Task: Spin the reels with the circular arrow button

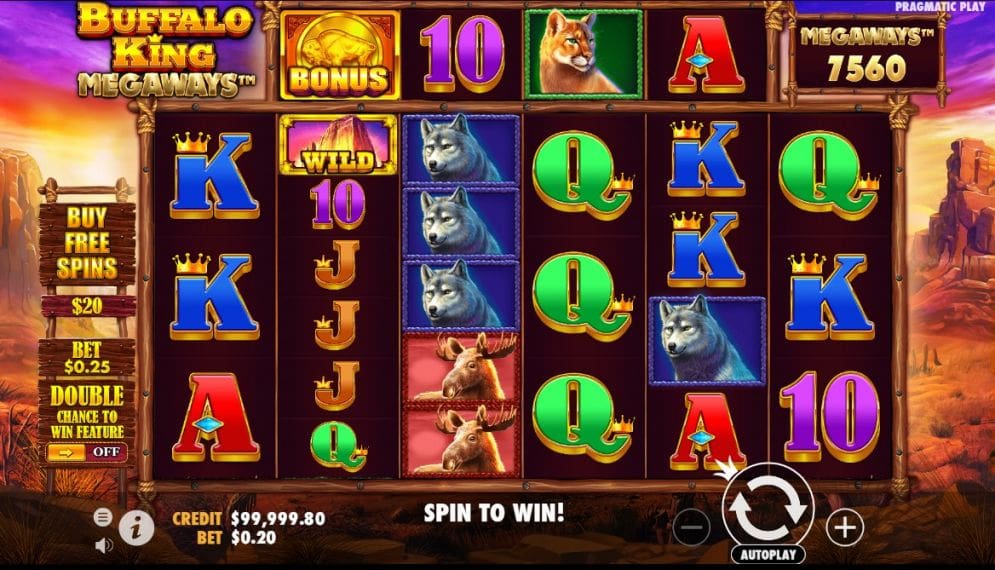Action: tap(767, 508)
